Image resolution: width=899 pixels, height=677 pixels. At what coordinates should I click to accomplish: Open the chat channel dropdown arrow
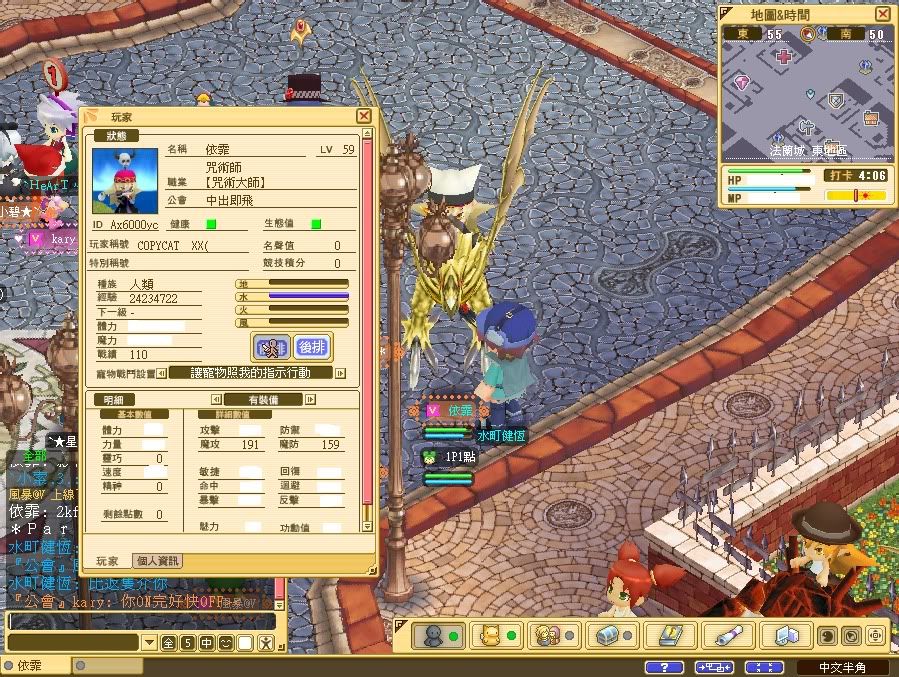(x=150, y=642)
